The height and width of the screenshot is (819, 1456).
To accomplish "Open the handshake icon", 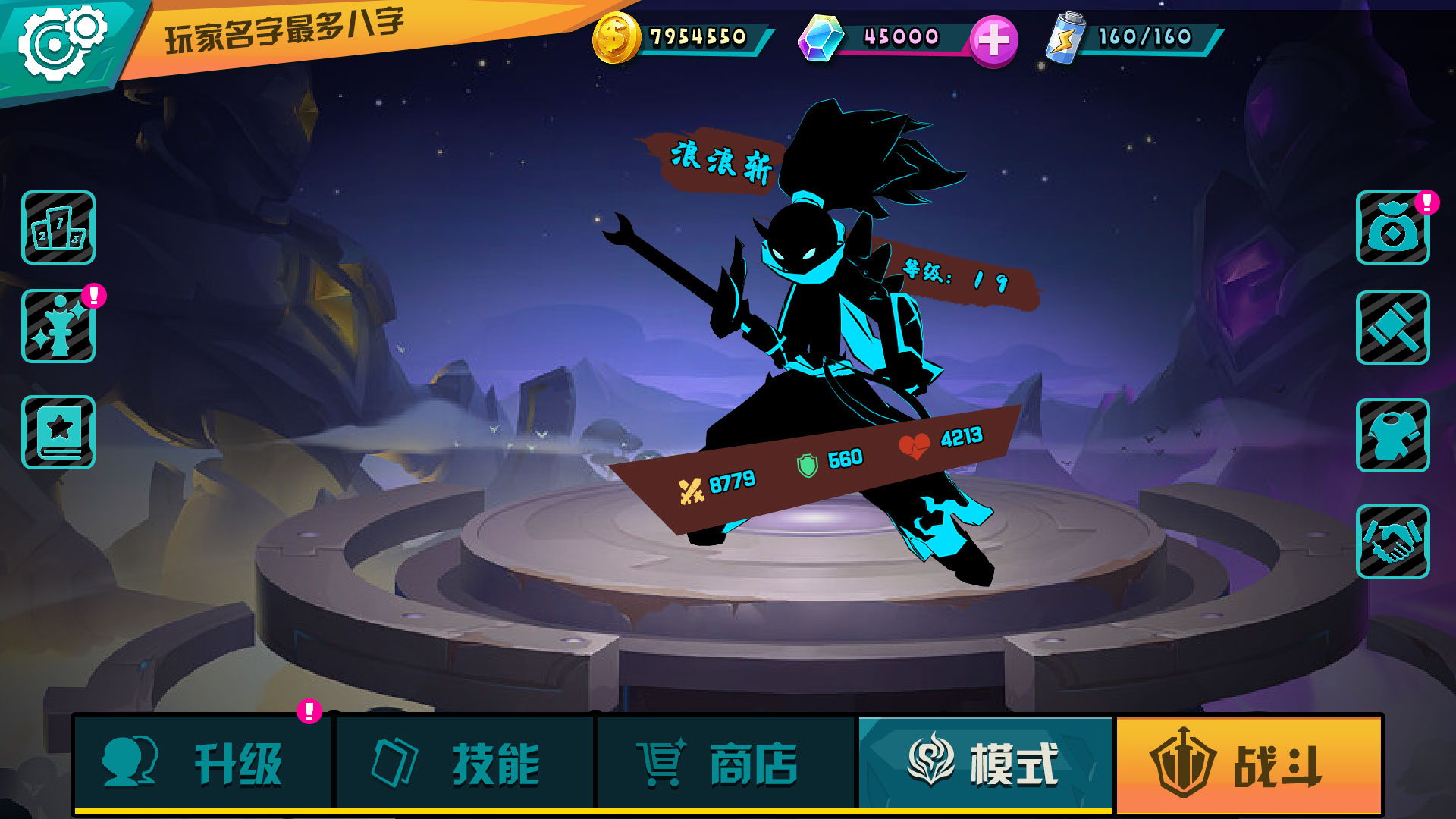I will click(x=1392, y=541).
